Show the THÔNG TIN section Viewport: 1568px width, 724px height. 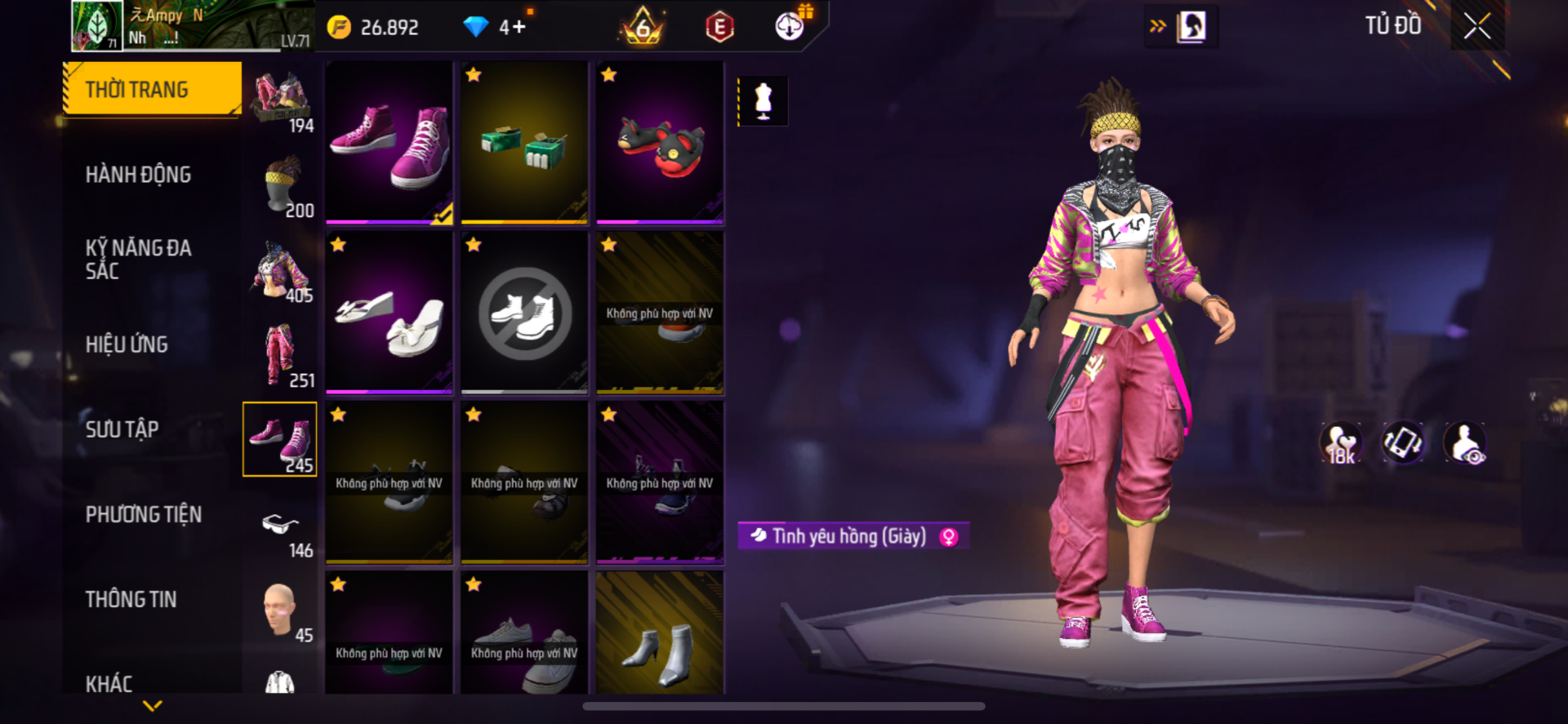click(x=131, y=599)
